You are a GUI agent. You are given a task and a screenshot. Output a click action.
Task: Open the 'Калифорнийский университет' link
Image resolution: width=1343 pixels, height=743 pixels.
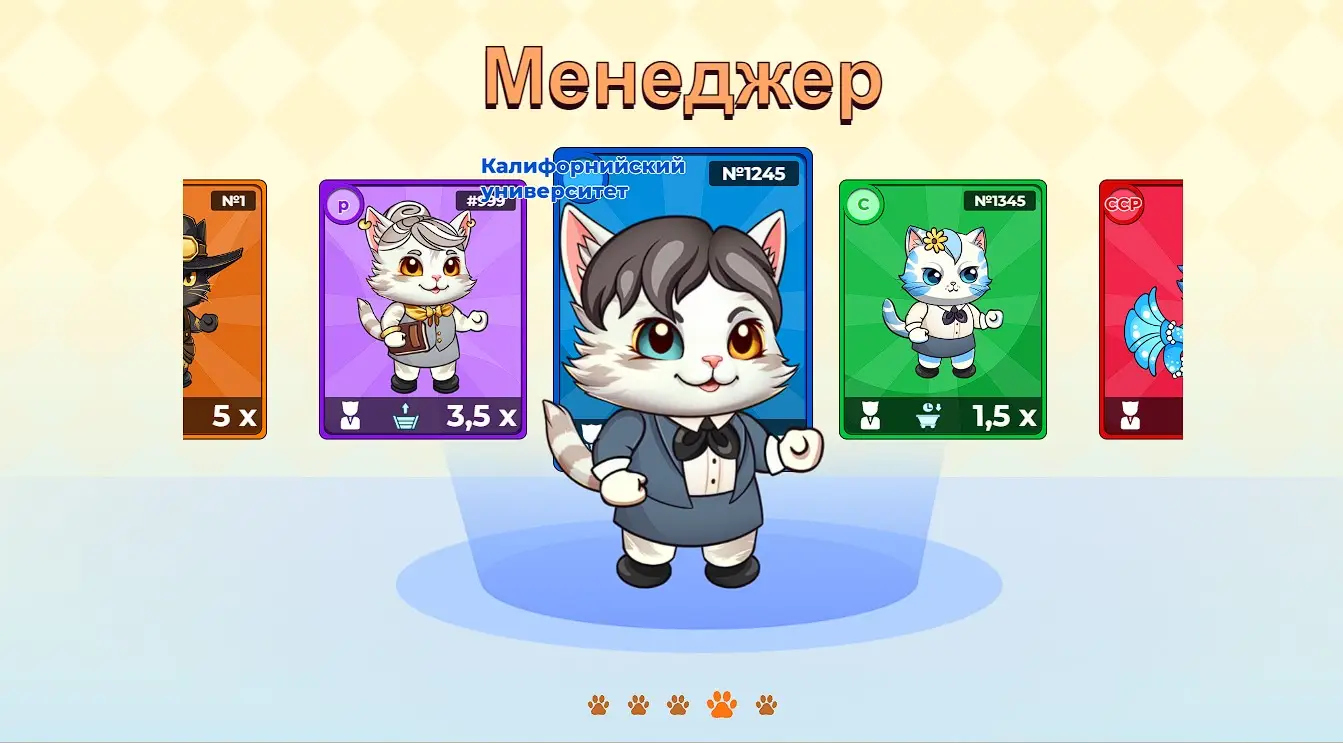pyautogui.click(x=584, y=178)
